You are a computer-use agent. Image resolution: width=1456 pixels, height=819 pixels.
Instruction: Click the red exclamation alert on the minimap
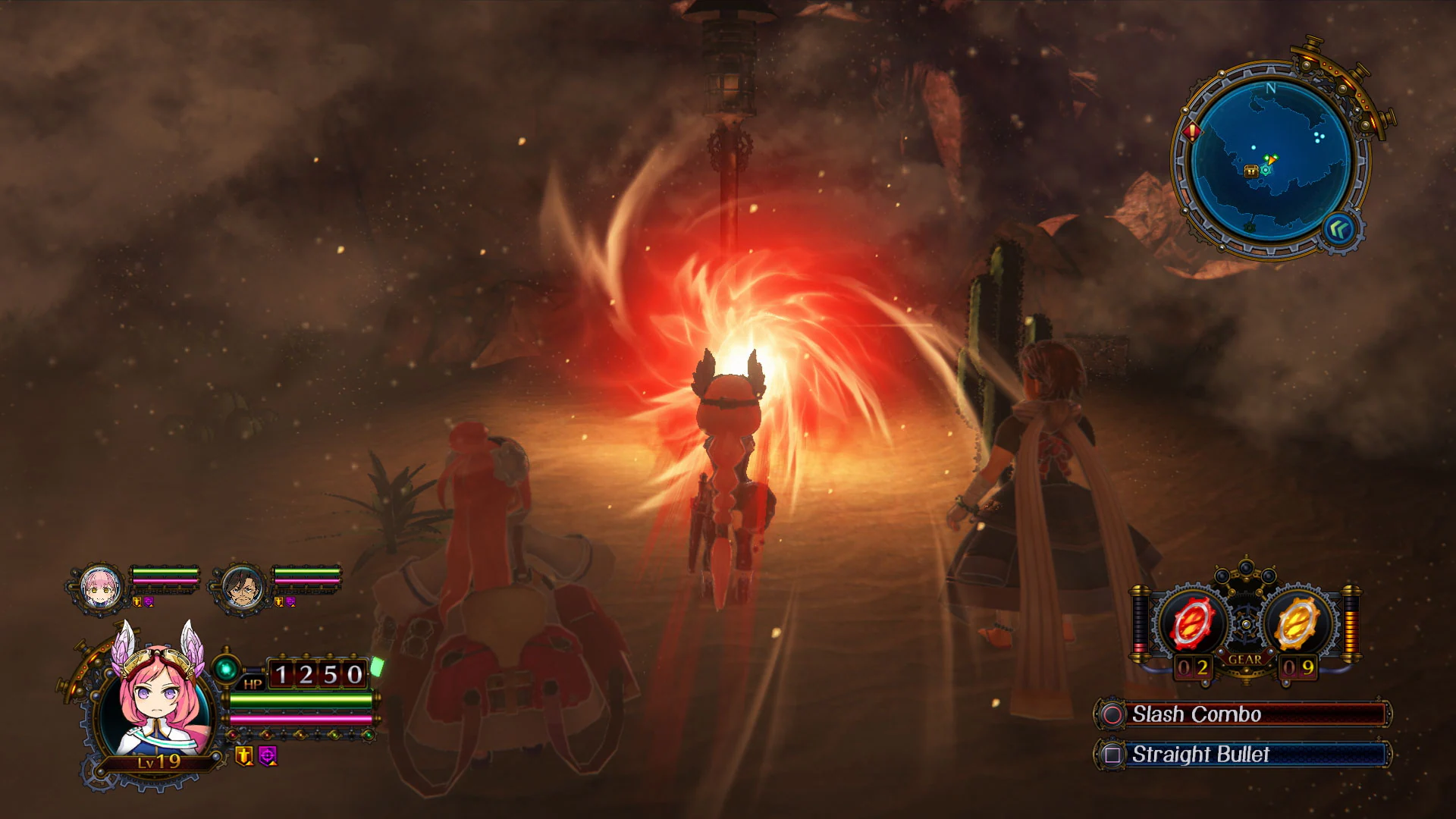[1191, 132]
